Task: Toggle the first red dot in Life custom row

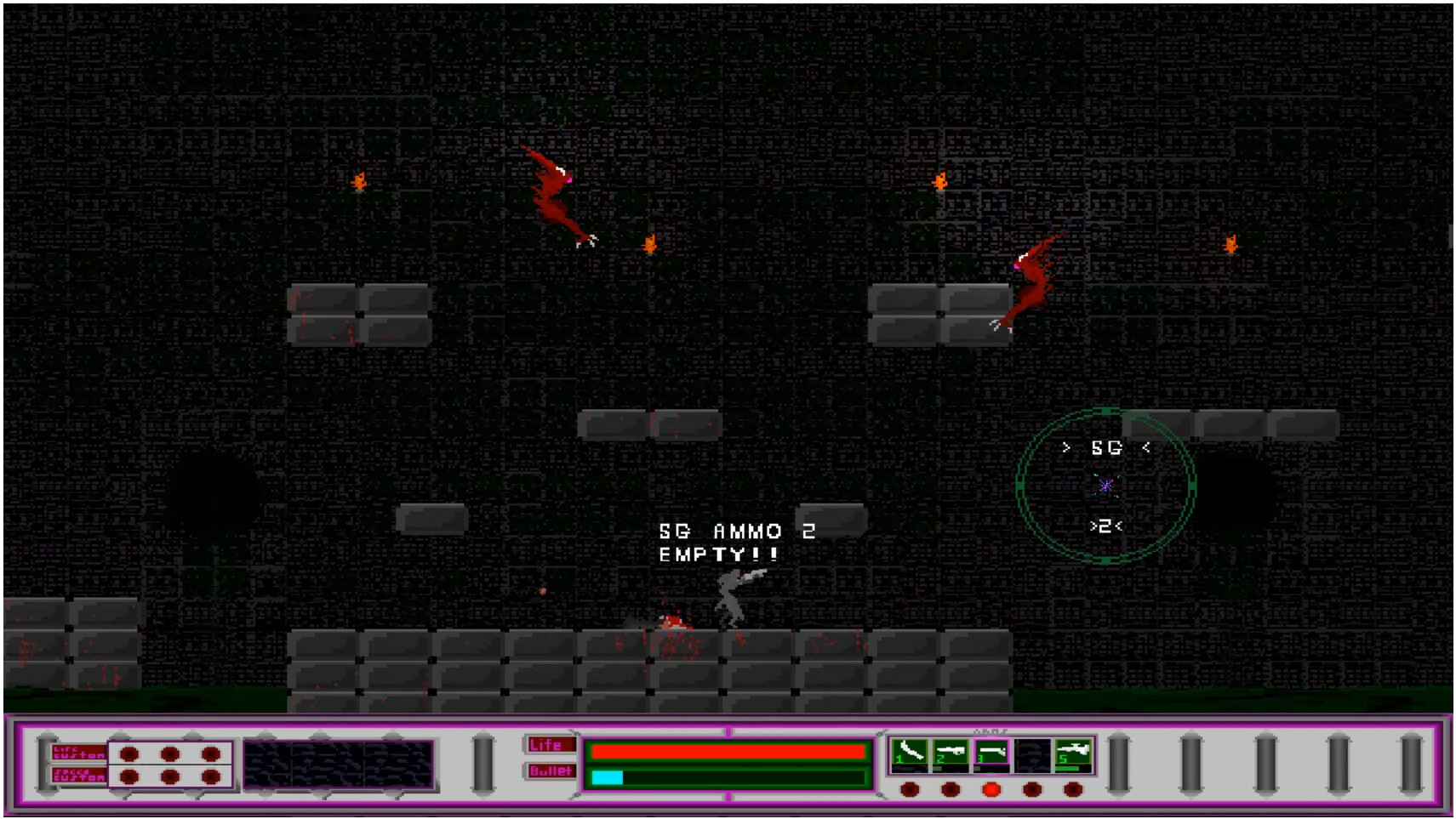Action: pos(129,754)
